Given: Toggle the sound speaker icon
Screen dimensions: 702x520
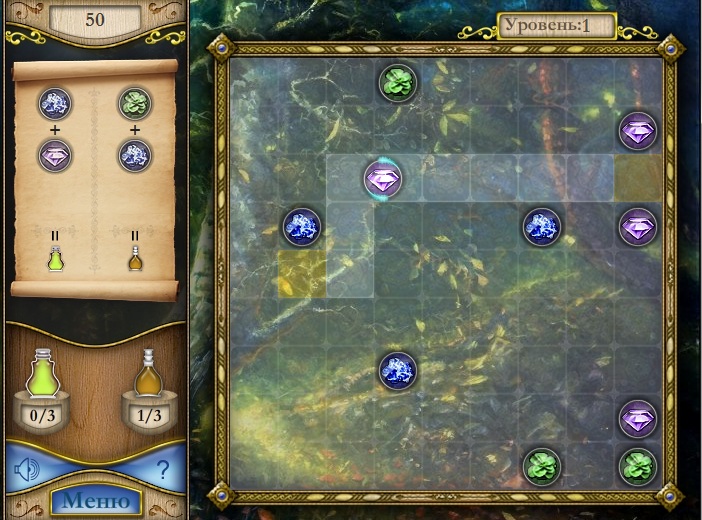Looking at the screenshot, I should [x=27, y=470].
